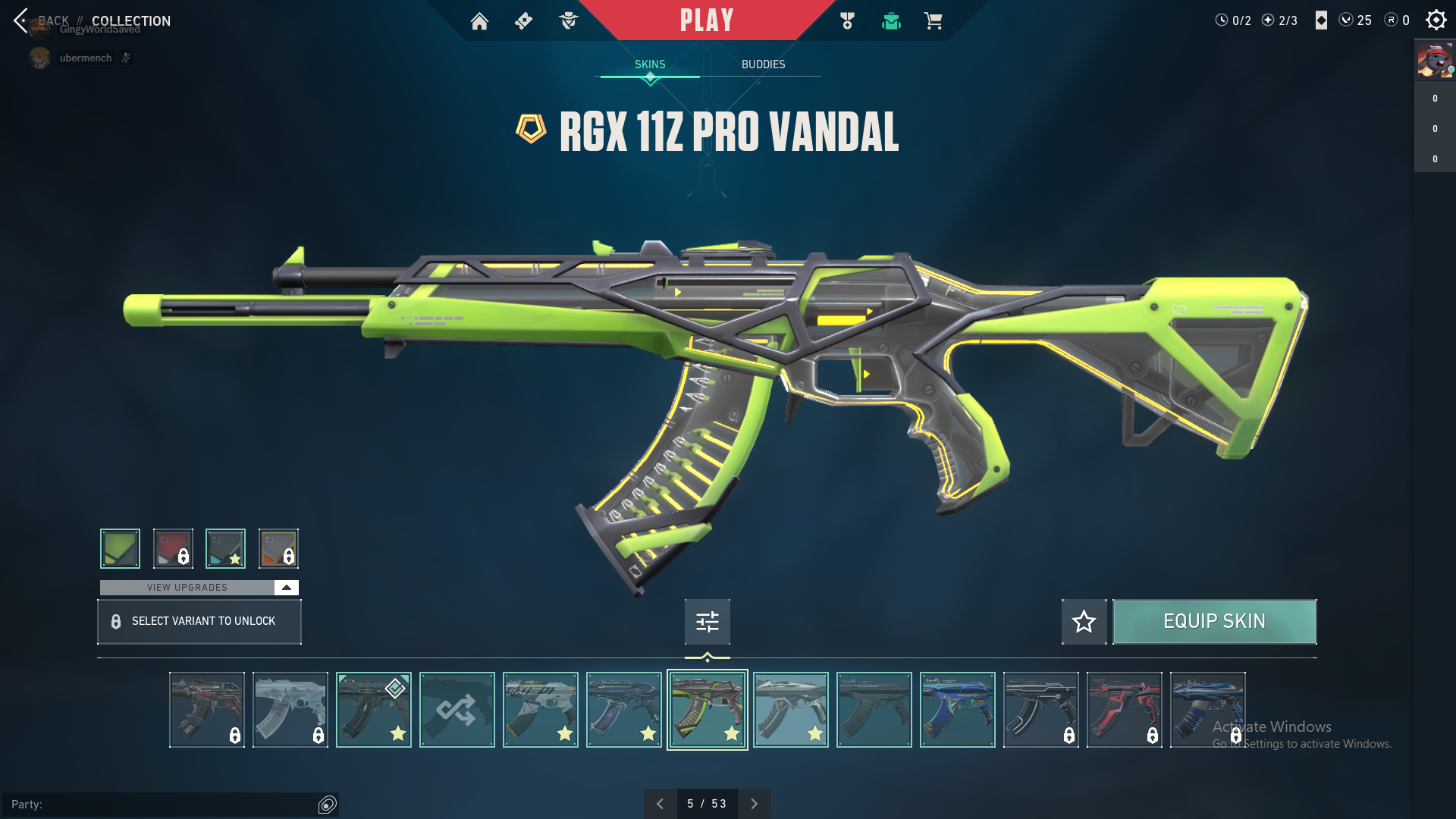Go to the next skin page
1456x819 pixels.
[754, 804]
